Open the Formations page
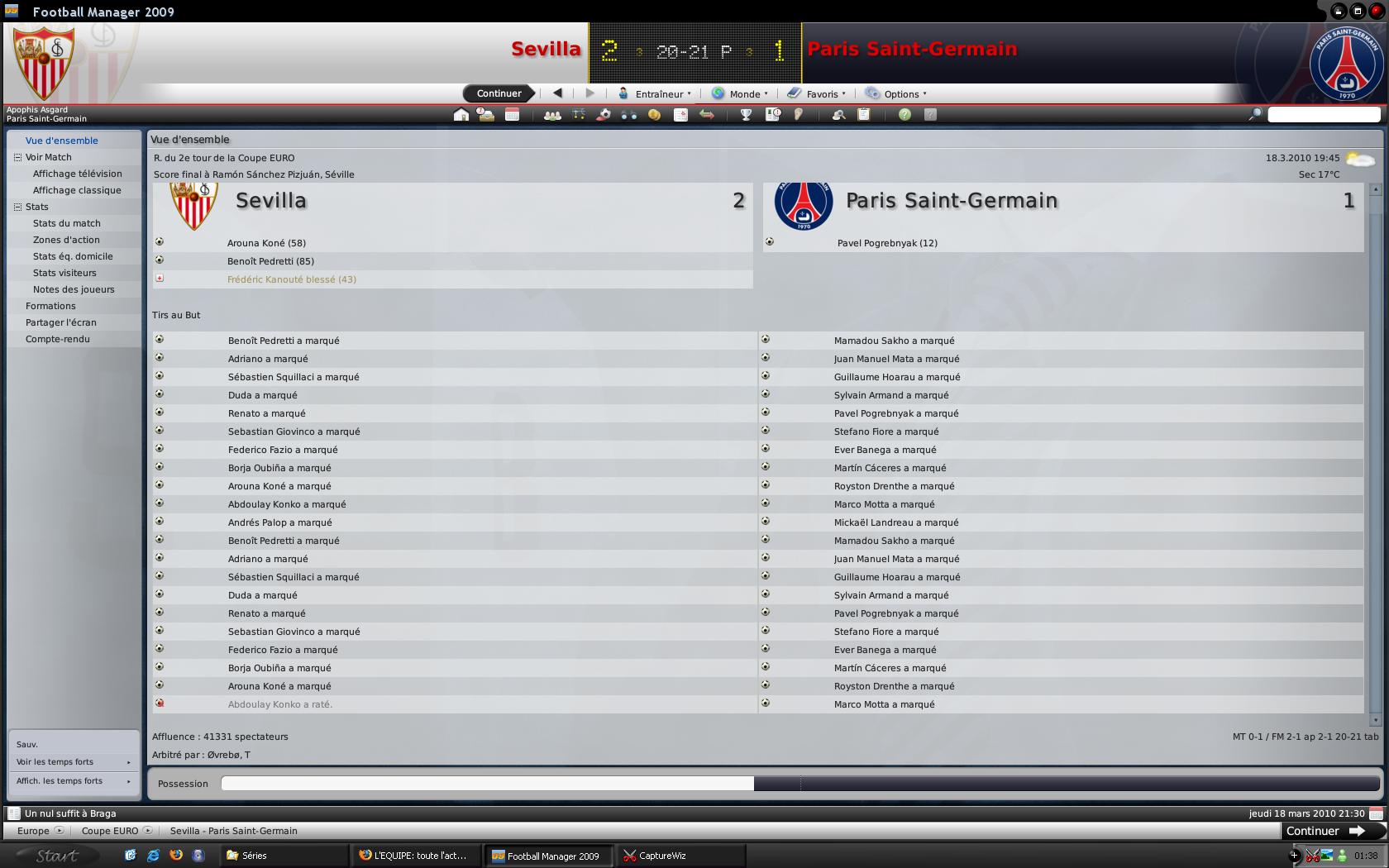Viewport: 1389px width, 868px height. 50,306
